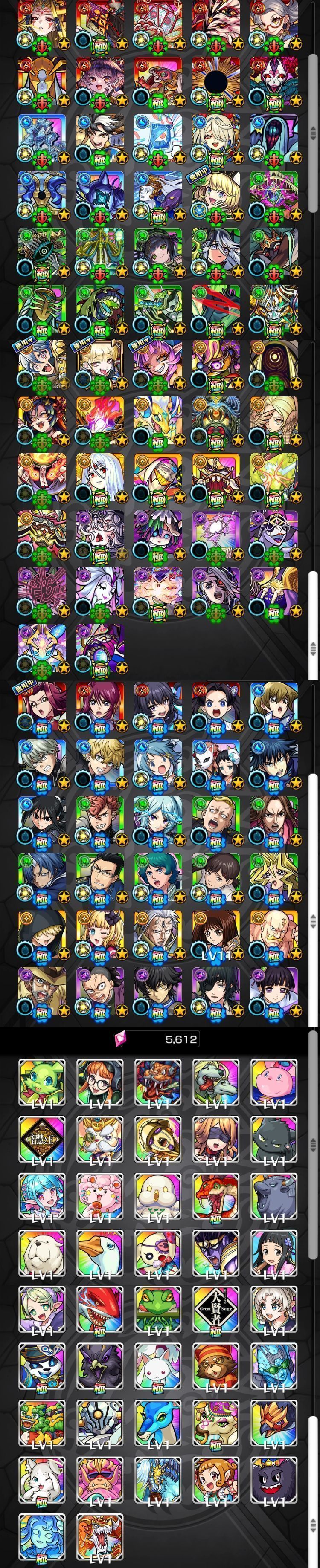Tap the white rabbit monster

(158, 1366)
